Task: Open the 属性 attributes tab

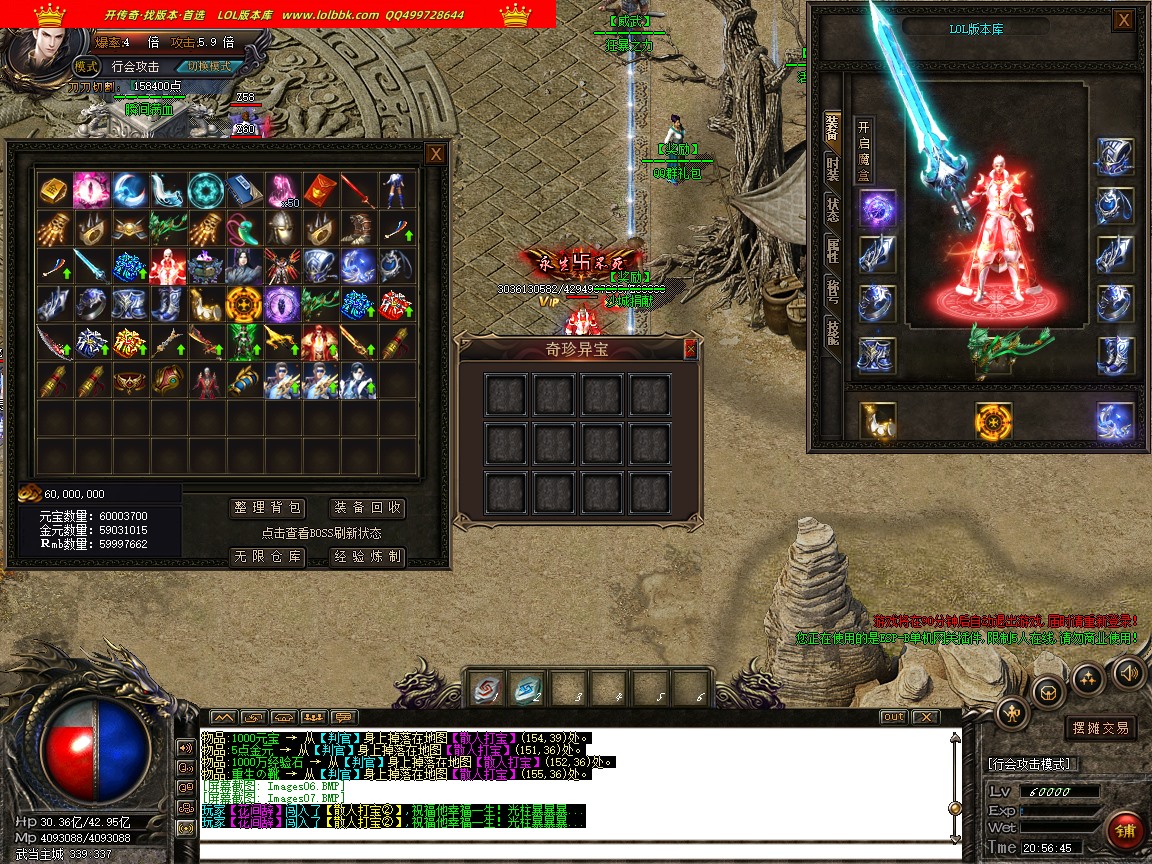Action: 832,250
